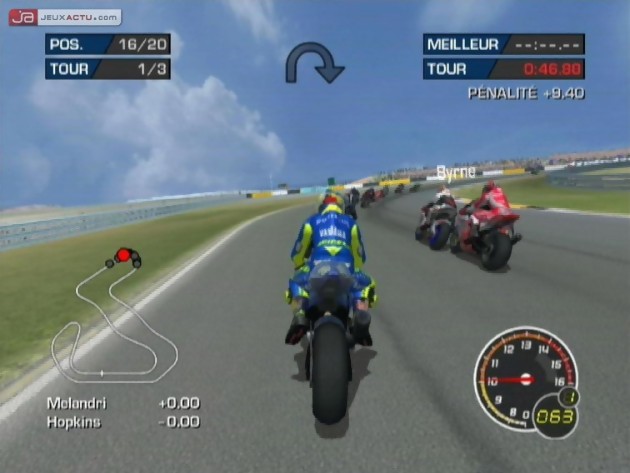
Task: Select the Hopkins row in the gap list
Action: (122, 422)
